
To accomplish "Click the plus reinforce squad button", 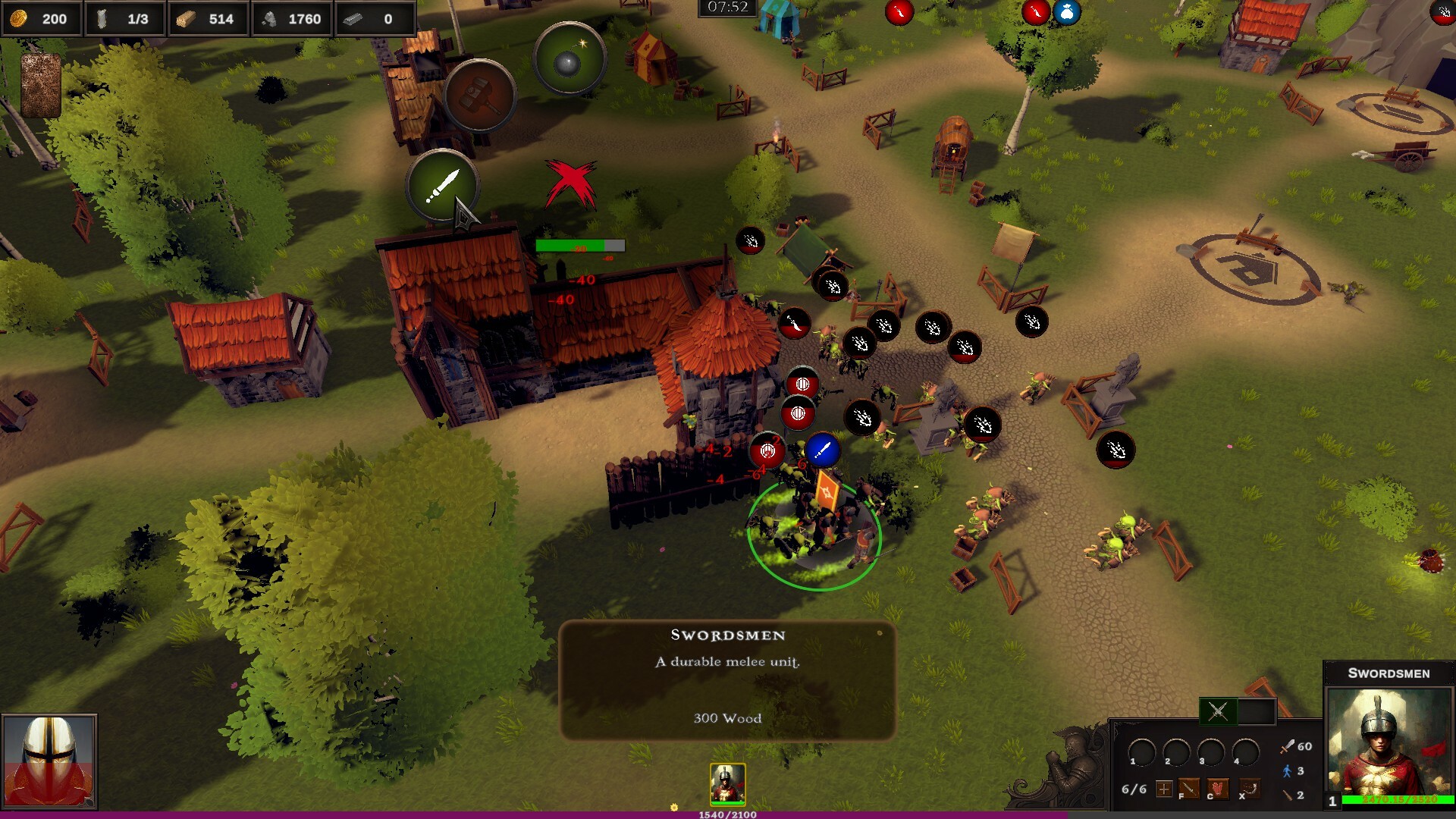I will click(x=1164, y=789).
